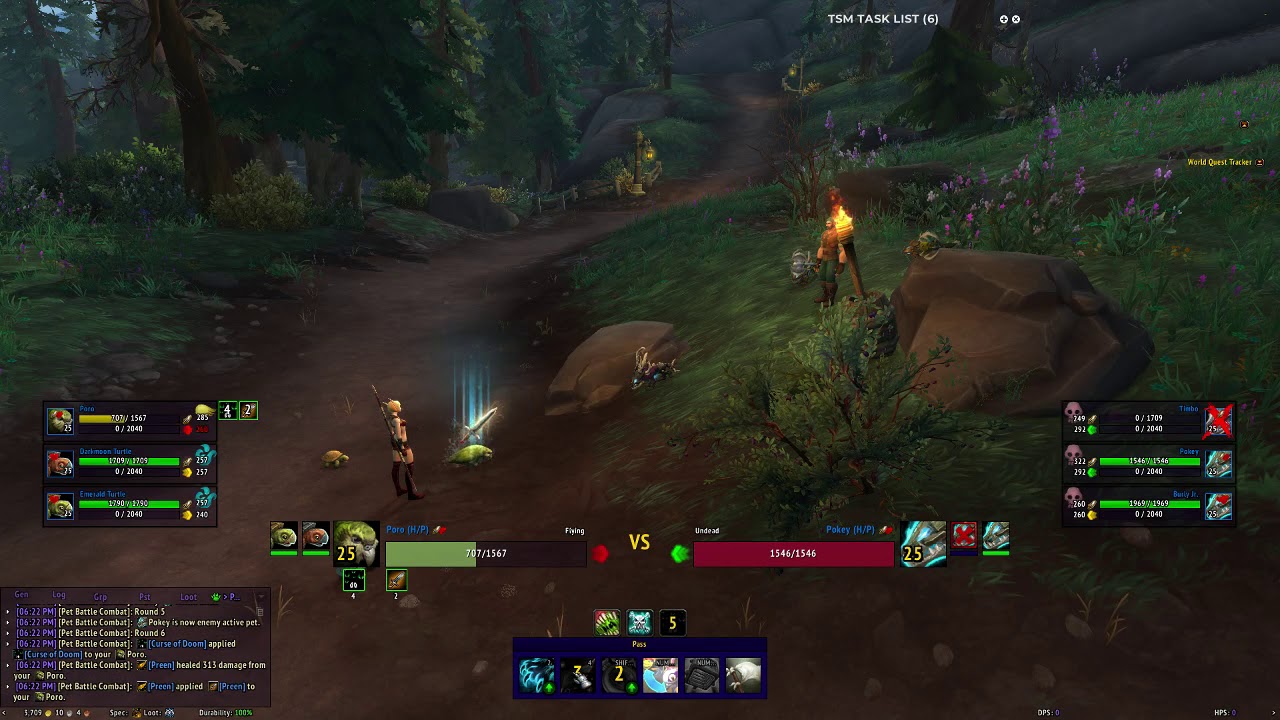
Task: Select Darkmoon Turtle in the team list
Action: [128, 462]
